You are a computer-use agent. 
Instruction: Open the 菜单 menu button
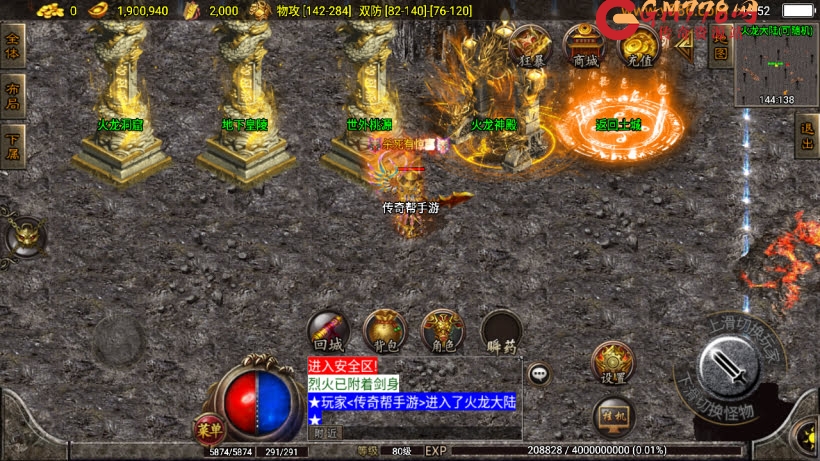209,429
